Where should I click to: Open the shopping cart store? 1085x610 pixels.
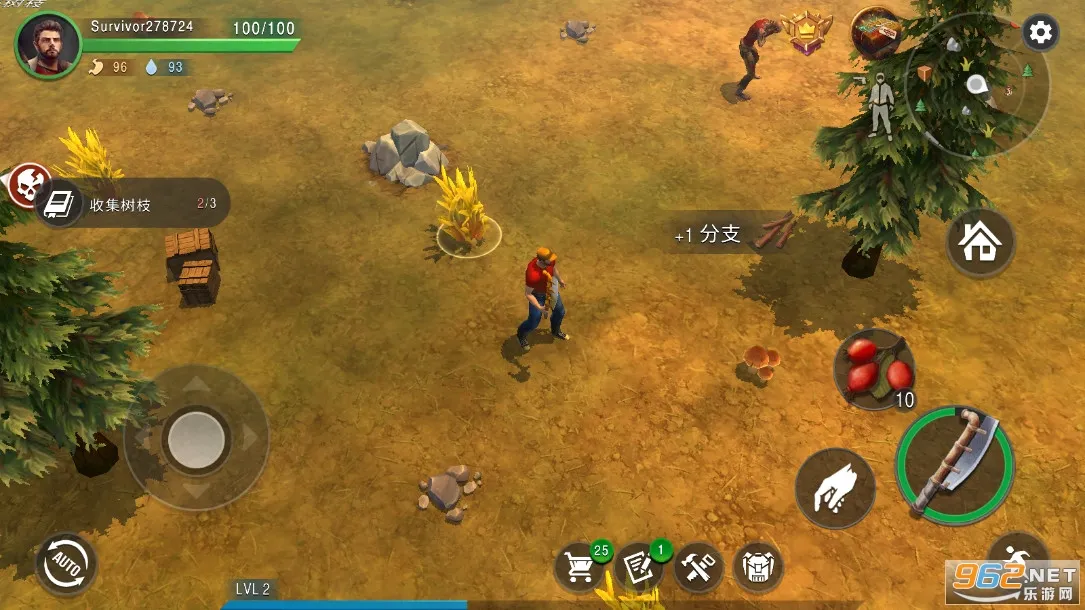[580, 567]
